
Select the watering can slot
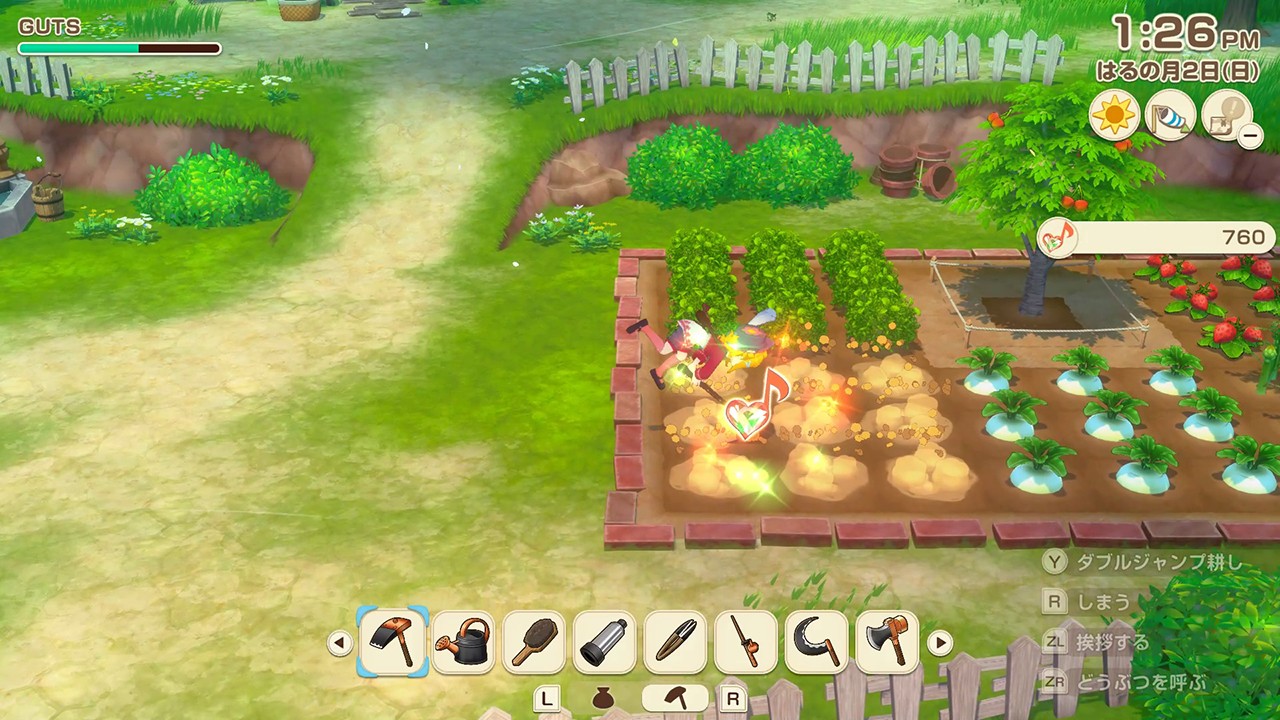click(x=463, y=641)
